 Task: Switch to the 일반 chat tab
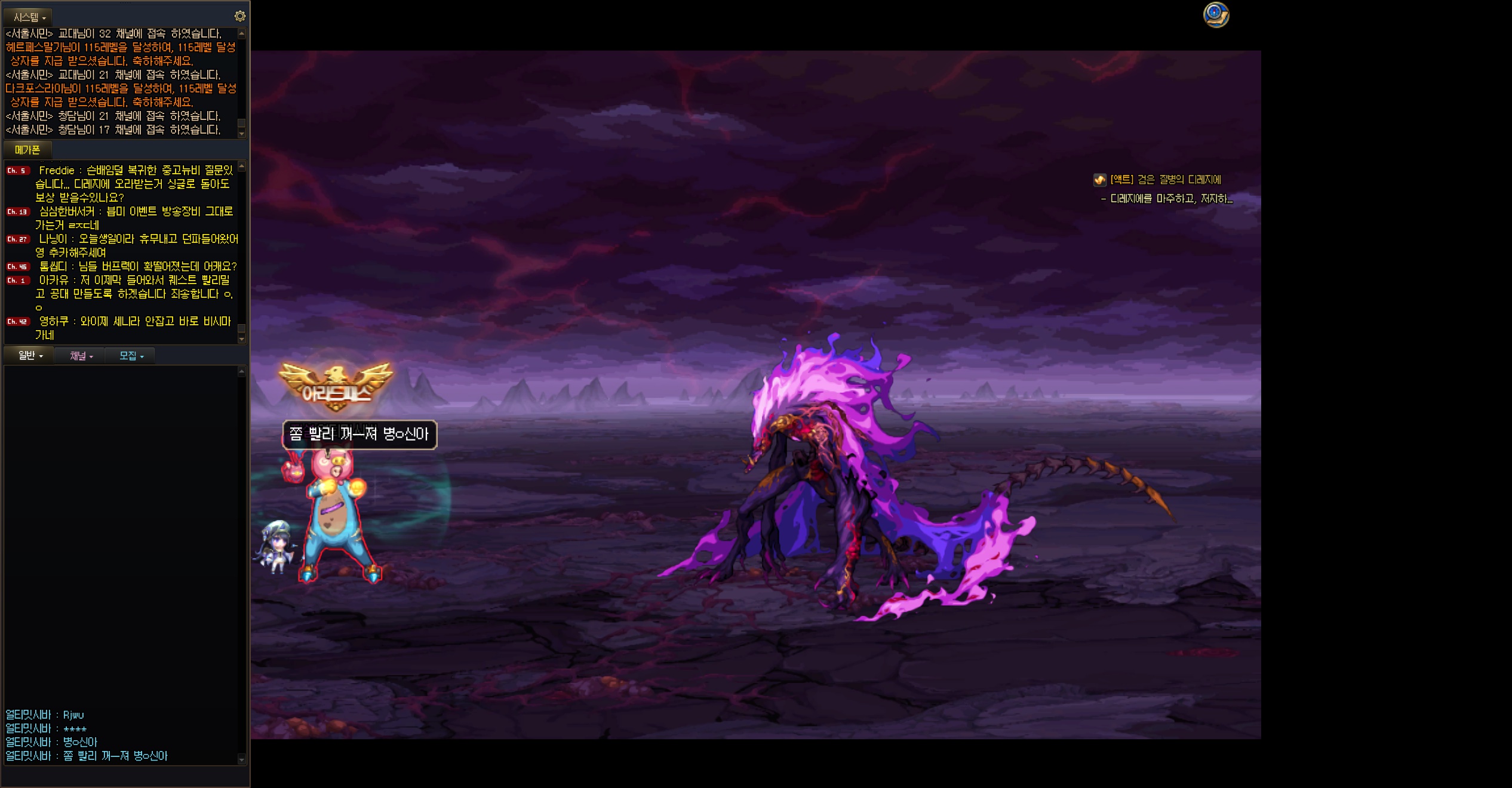(30, 356)
